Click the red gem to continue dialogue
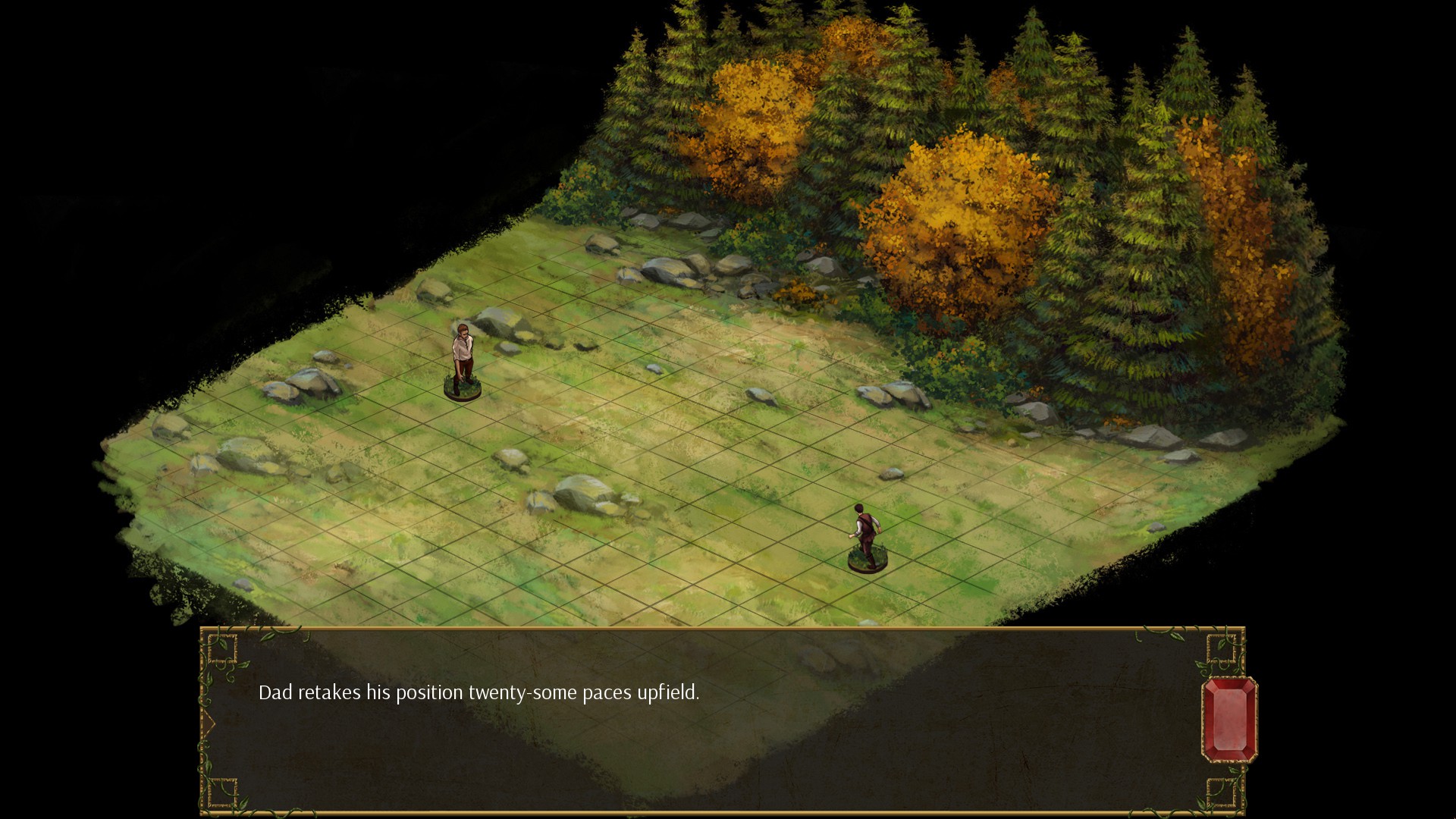 tap(1229, 719)
